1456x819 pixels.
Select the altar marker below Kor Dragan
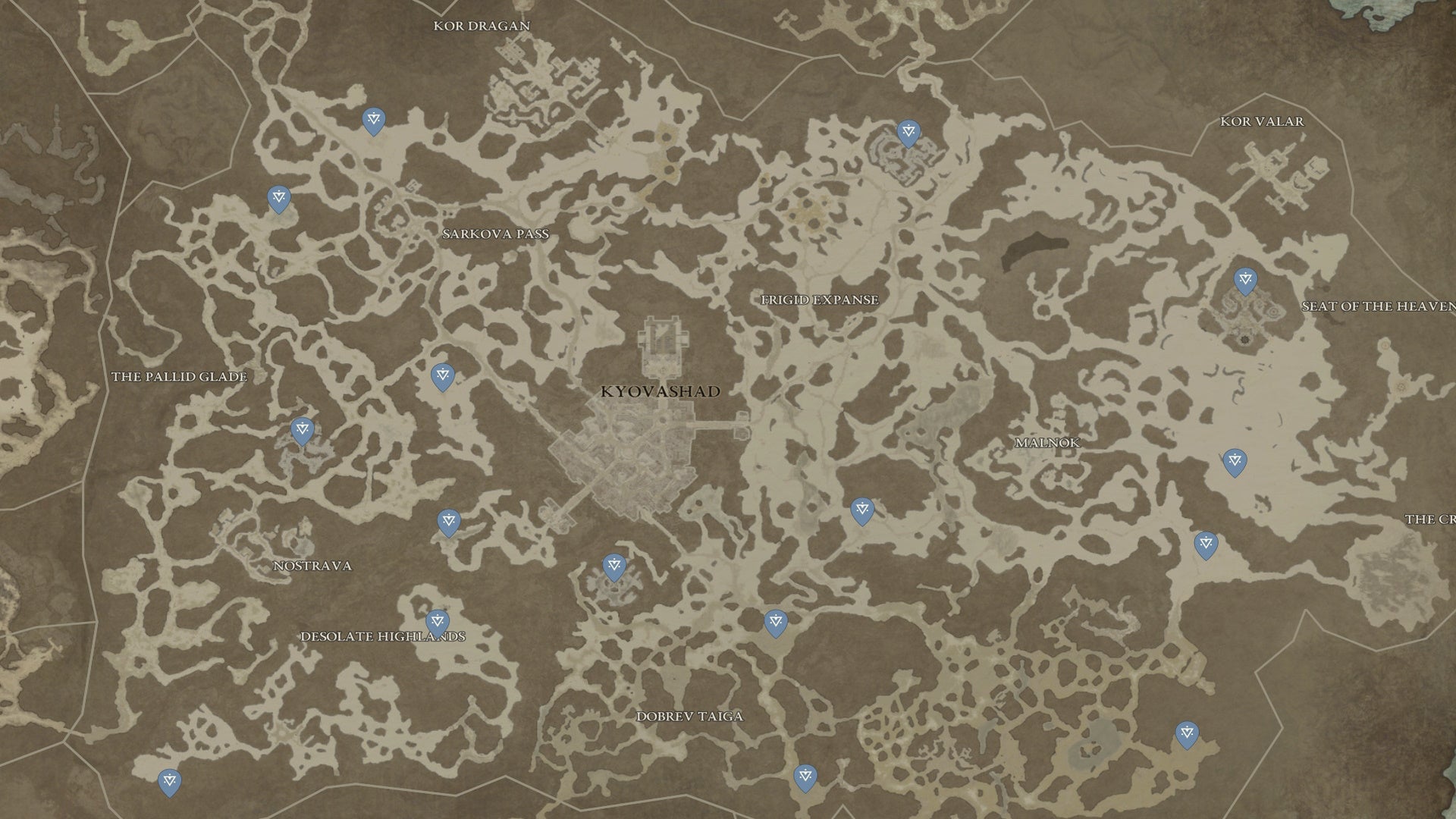click(372, 121)
